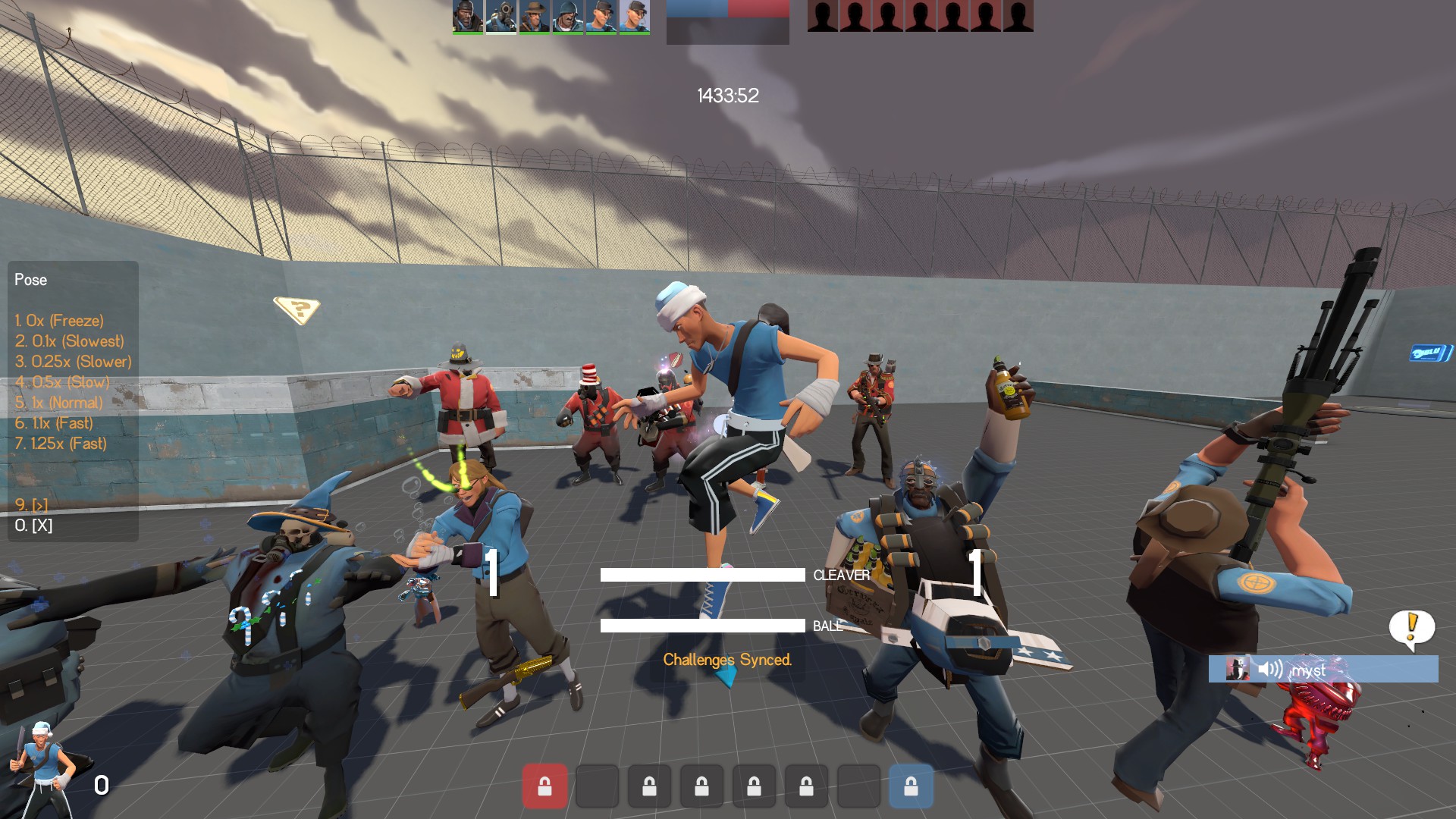Viewport: 1456px width, 819px height.
Task: Select the Sniper teammate portrait
Action: pyautogui.click(x=535, y=17)
